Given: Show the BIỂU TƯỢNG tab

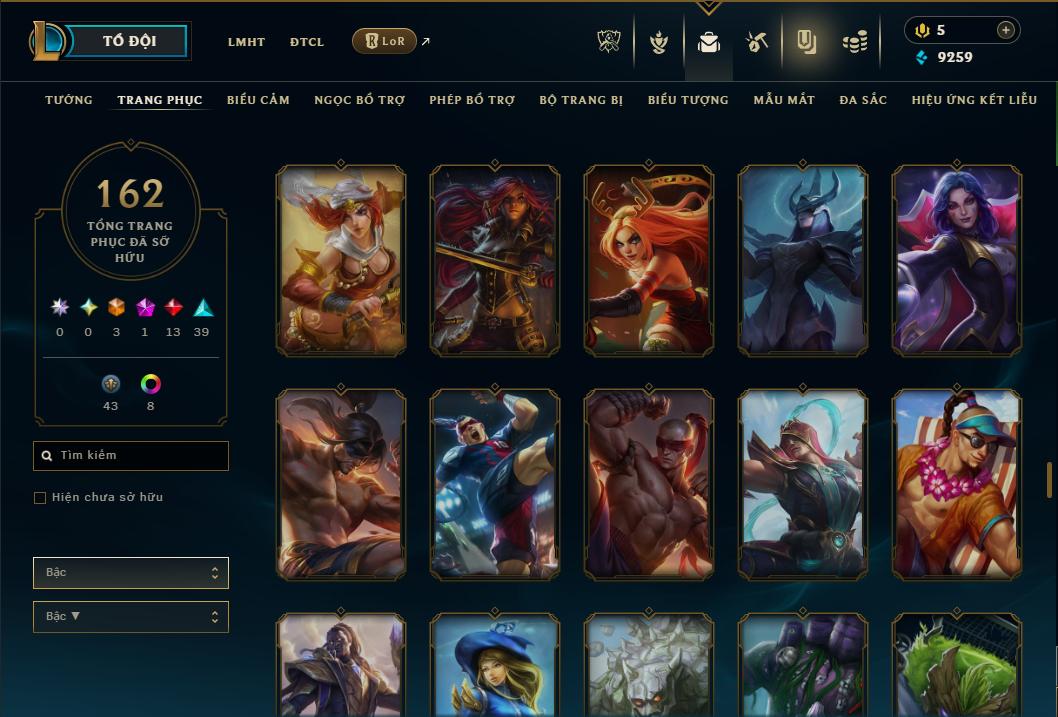Looking at the screenshot, I should (x=688, y=100).
